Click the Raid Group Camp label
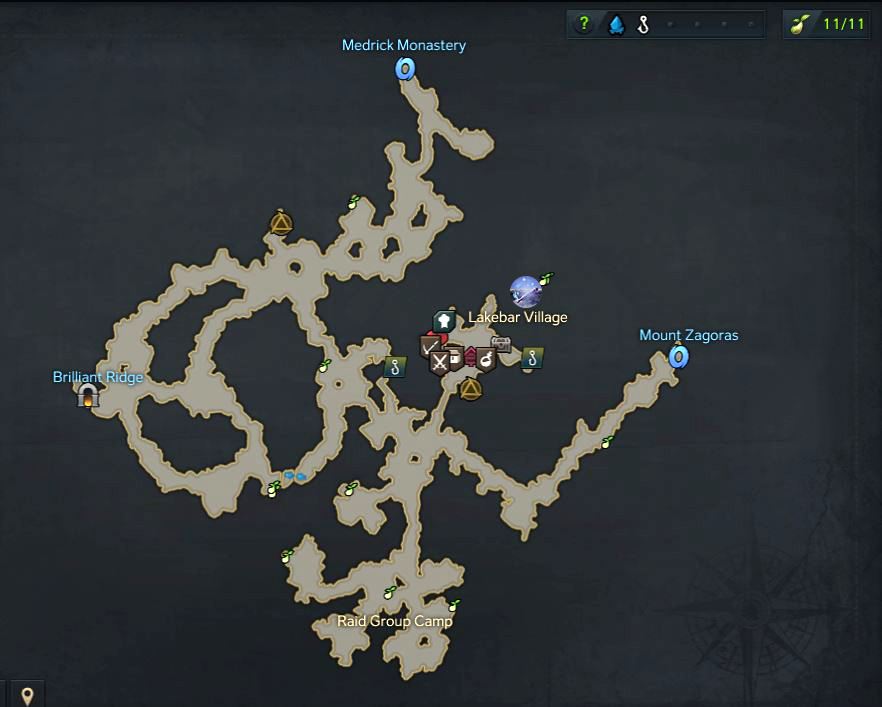The width and height of the screenshot is (882, 707). coord(394,621)
